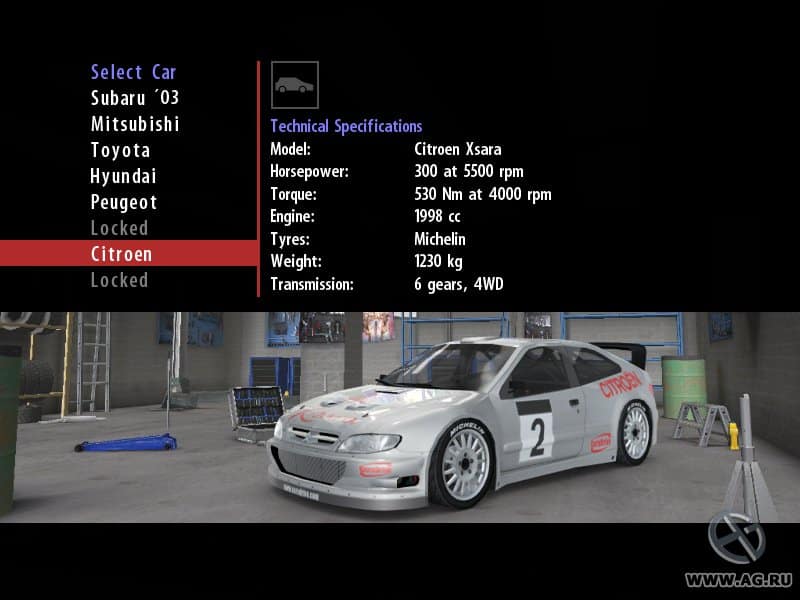This screenshot has width=800, height=600.
Task: Click the highlighted Citroen entry
Action: pos(122,254)
